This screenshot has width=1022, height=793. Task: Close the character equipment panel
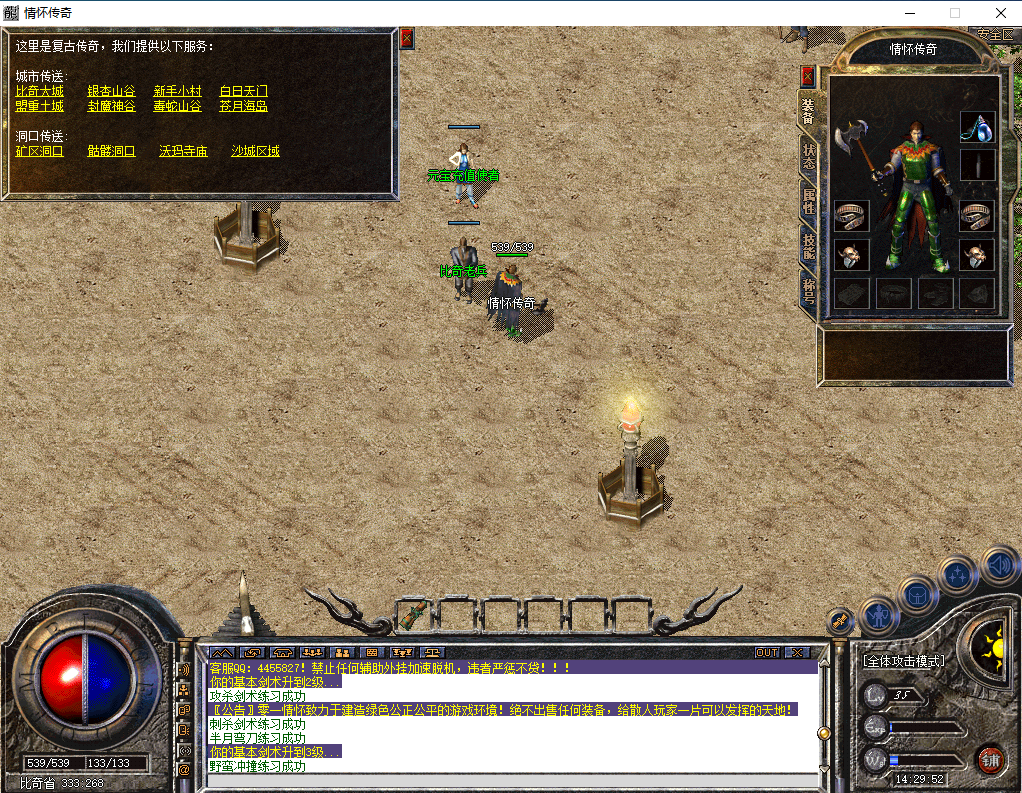coord(808,77)
